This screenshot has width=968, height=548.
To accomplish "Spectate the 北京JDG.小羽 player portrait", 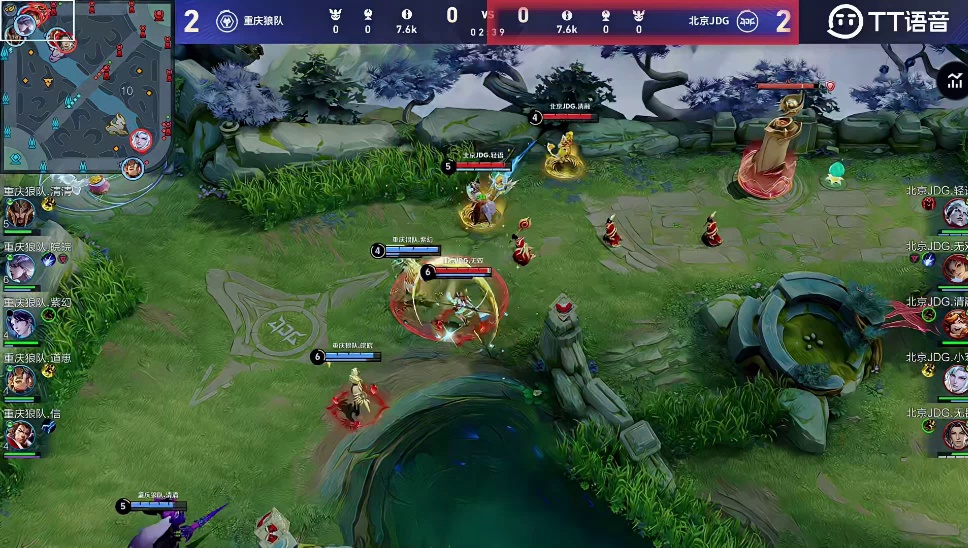I will tap(954, 379).
